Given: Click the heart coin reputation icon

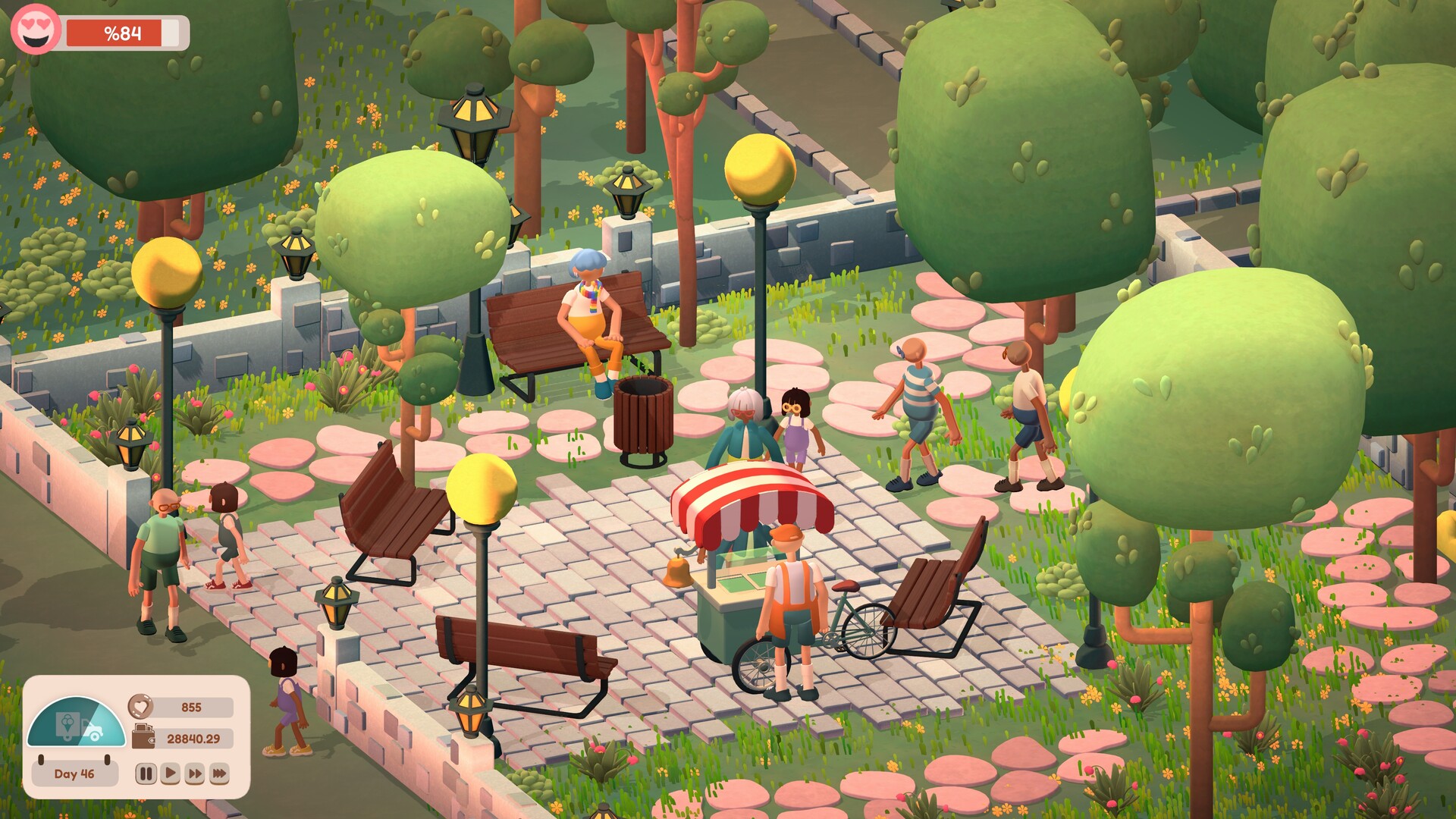Looking at the screenshot, I should tap(140, 707).
